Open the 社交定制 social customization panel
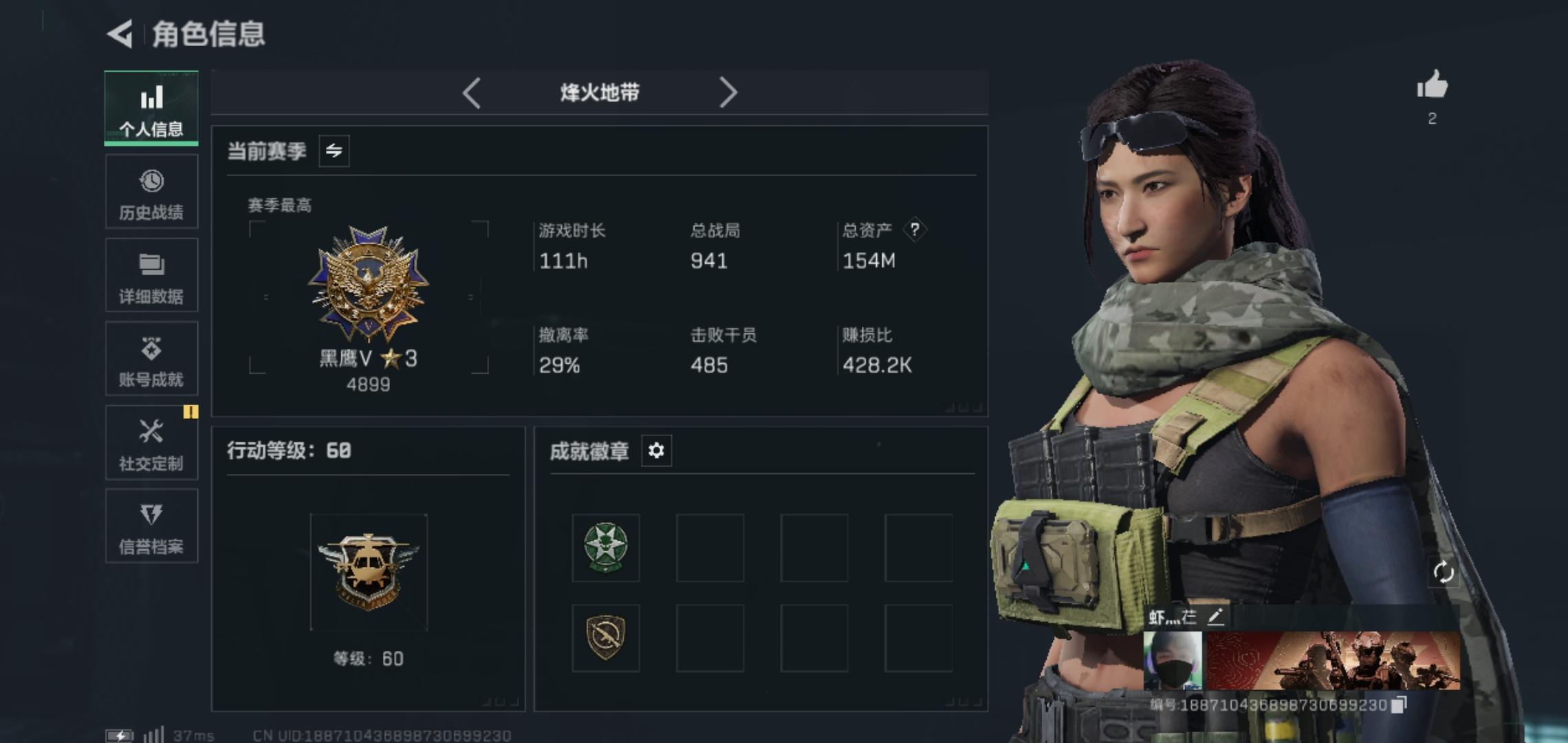The width and height of the screenshot is (1568, 743). click(151, 443)
